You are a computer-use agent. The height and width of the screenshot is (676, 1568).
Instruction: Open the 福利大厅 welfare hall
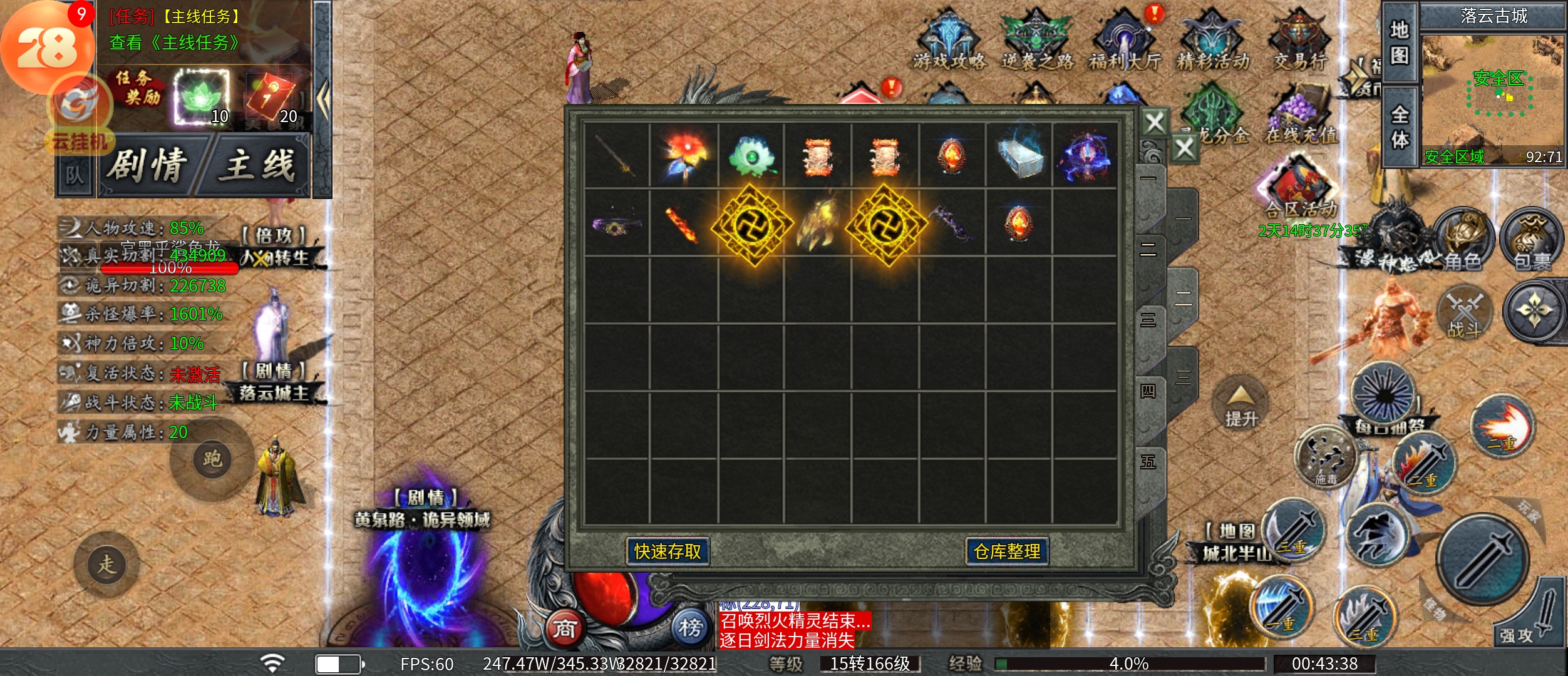click(1125, 41)
